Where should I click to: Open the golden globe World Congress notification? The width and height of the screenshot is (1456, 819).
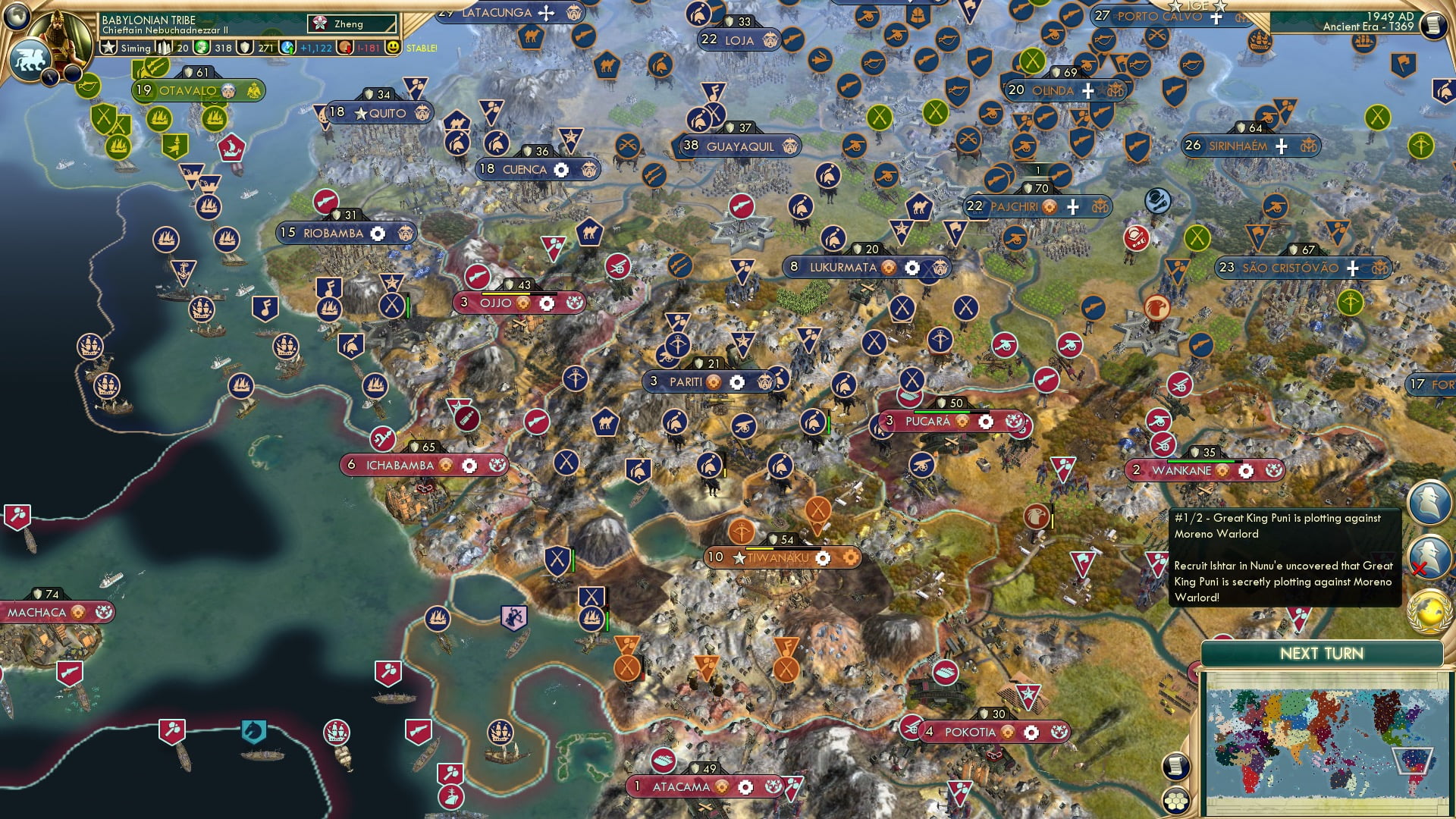click(1429, 611)
